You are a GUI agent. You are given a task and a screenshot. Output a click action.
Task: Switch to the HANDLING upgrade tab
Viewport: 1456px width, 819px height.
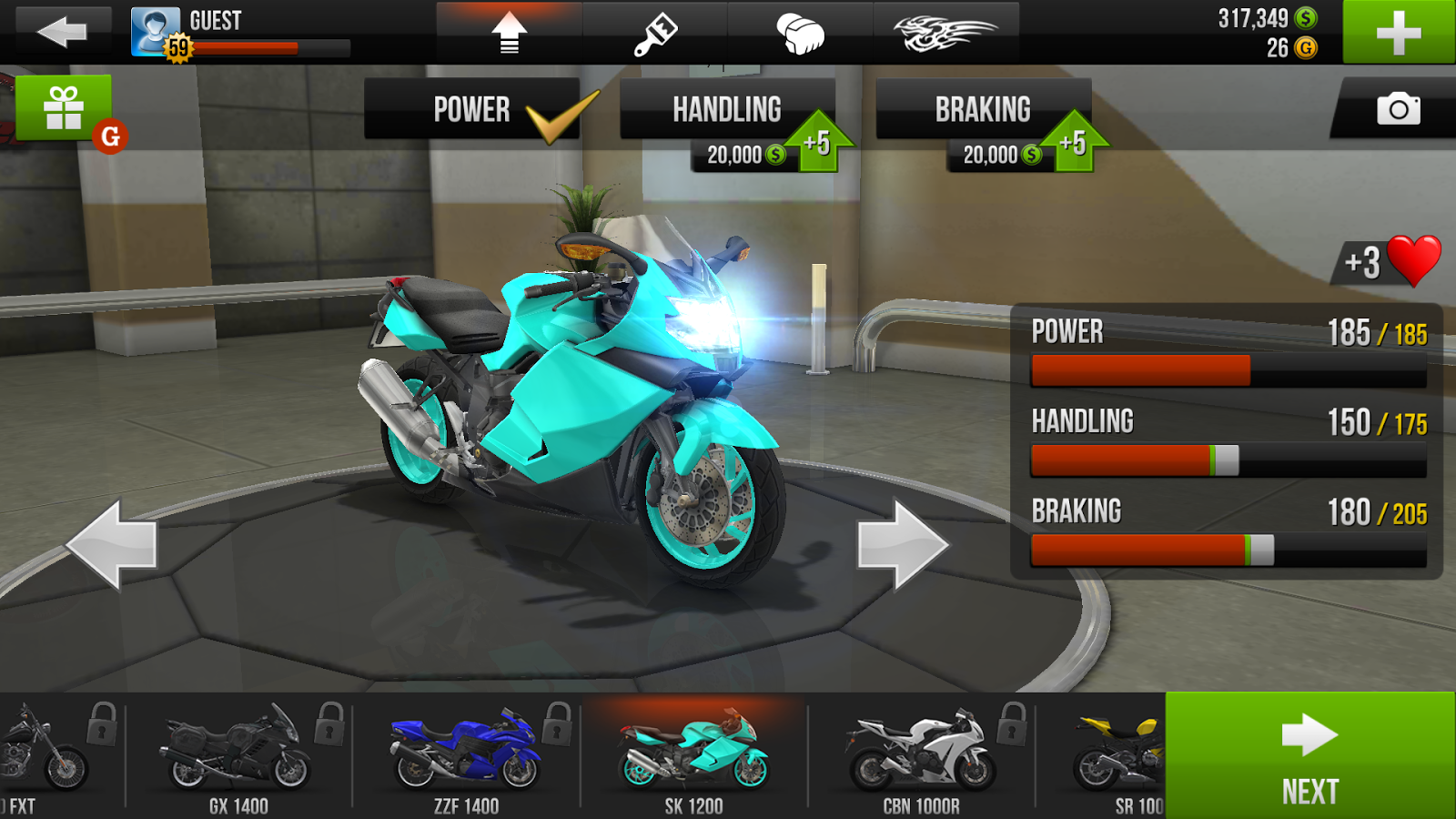726,109
